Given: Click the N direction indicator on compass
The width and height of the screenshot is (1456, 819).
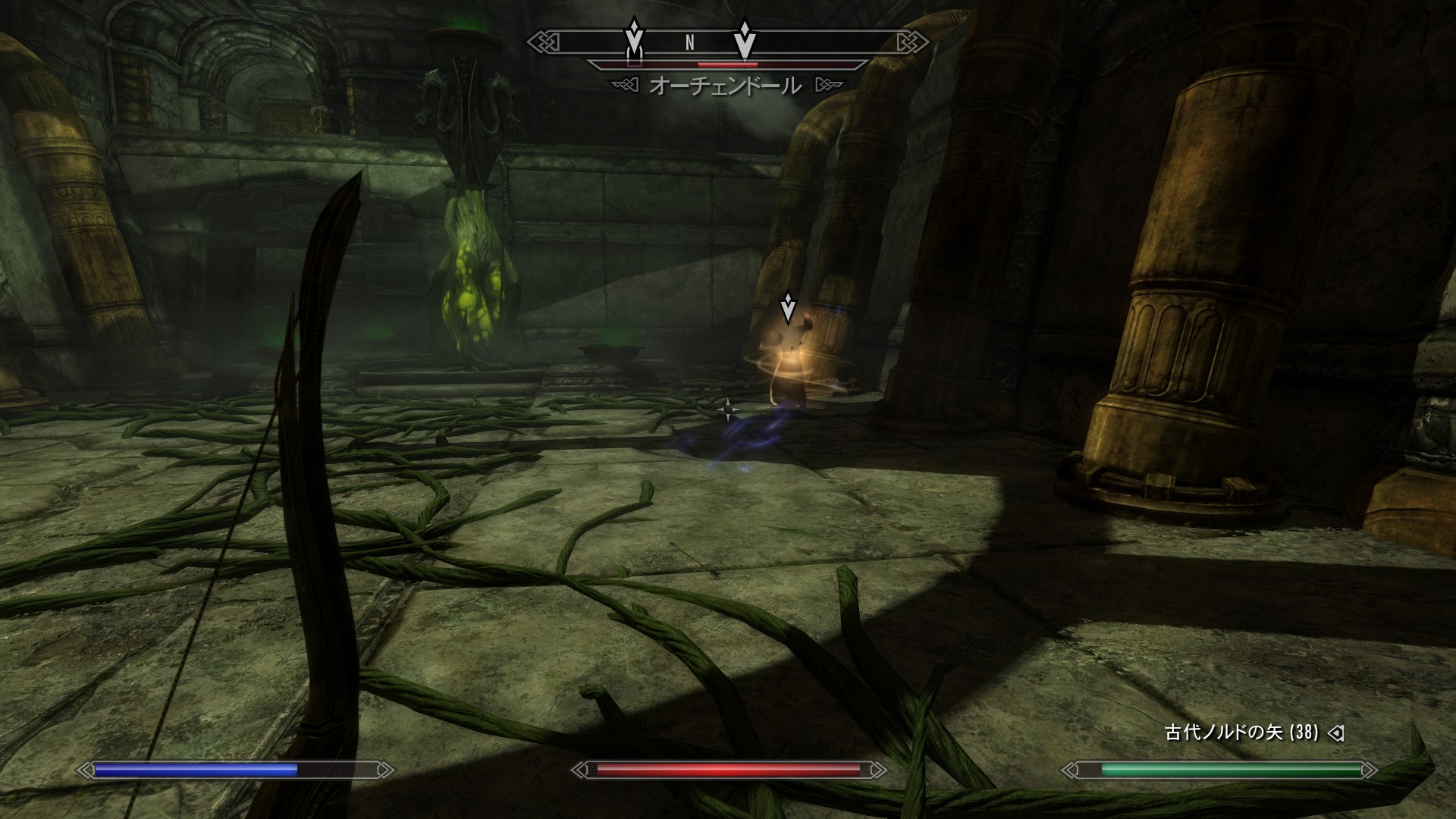Looking at the screenshot, I should pos(689,43).
